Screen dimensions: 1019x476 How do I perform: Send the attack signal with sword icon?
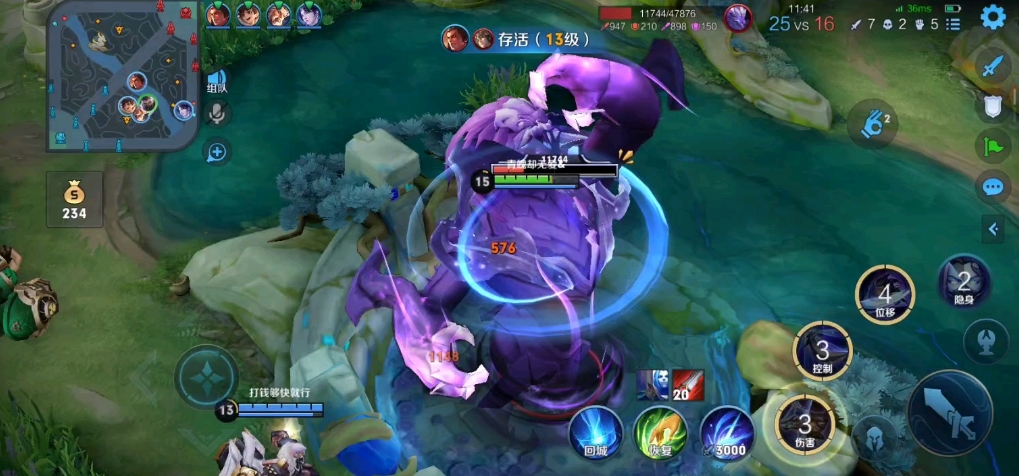(992, 68)
